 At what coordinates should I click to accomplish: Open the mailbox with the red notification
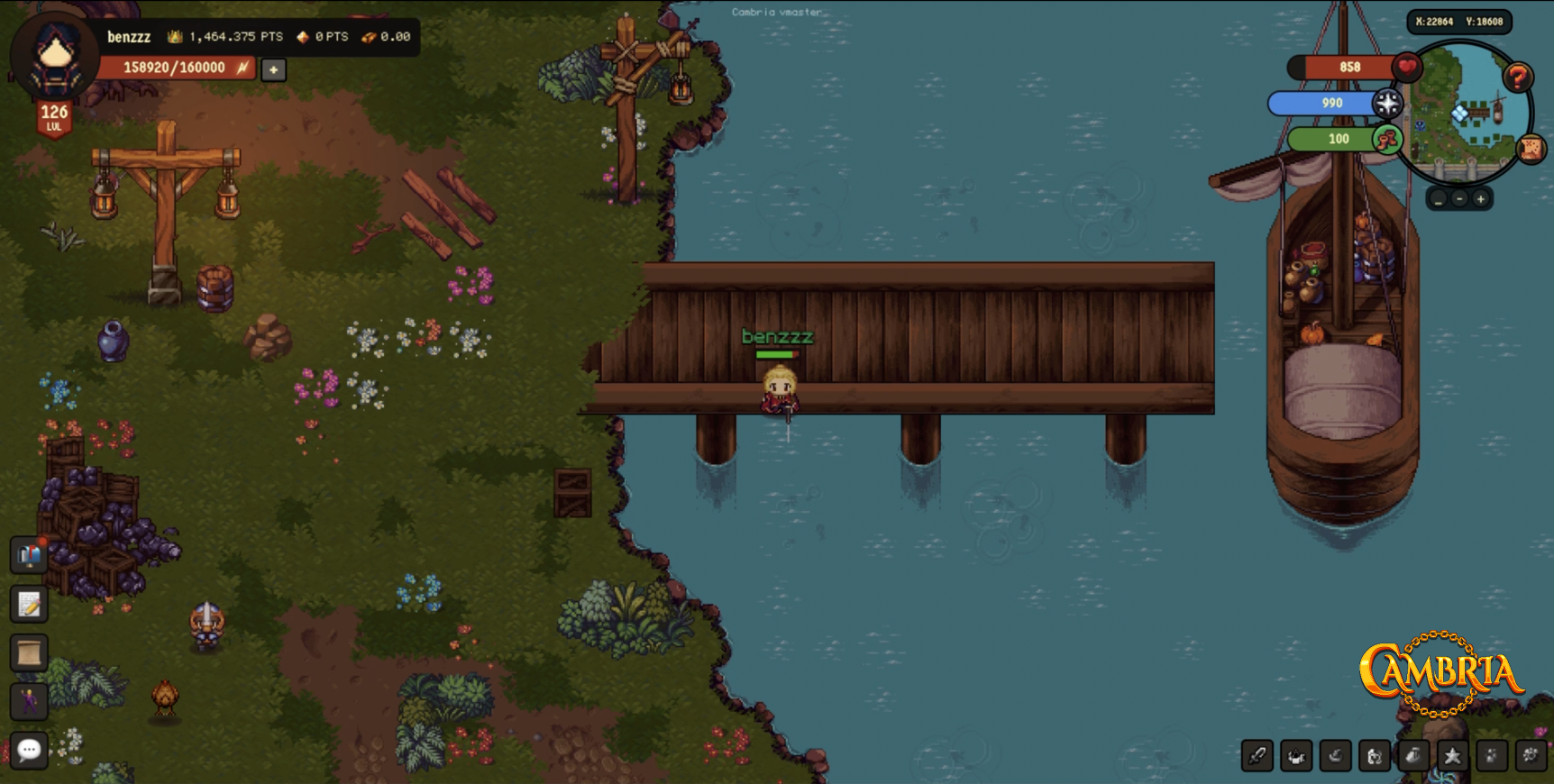(29, 555)
